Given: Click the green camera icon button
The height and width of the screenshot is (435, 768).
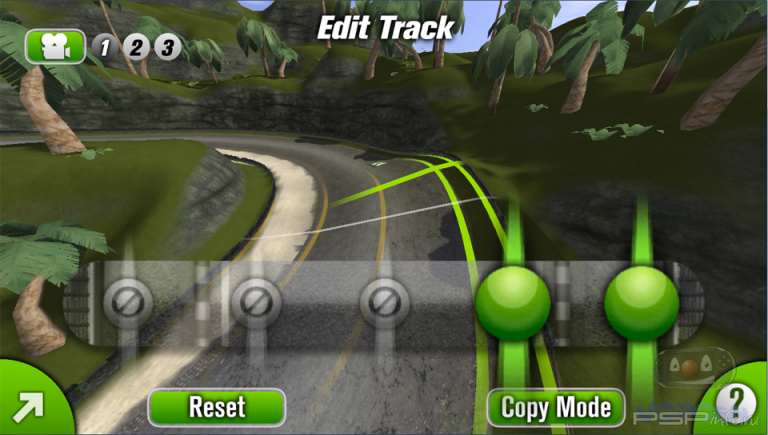Looking at the screenshot, I should [x=55, y=46].
